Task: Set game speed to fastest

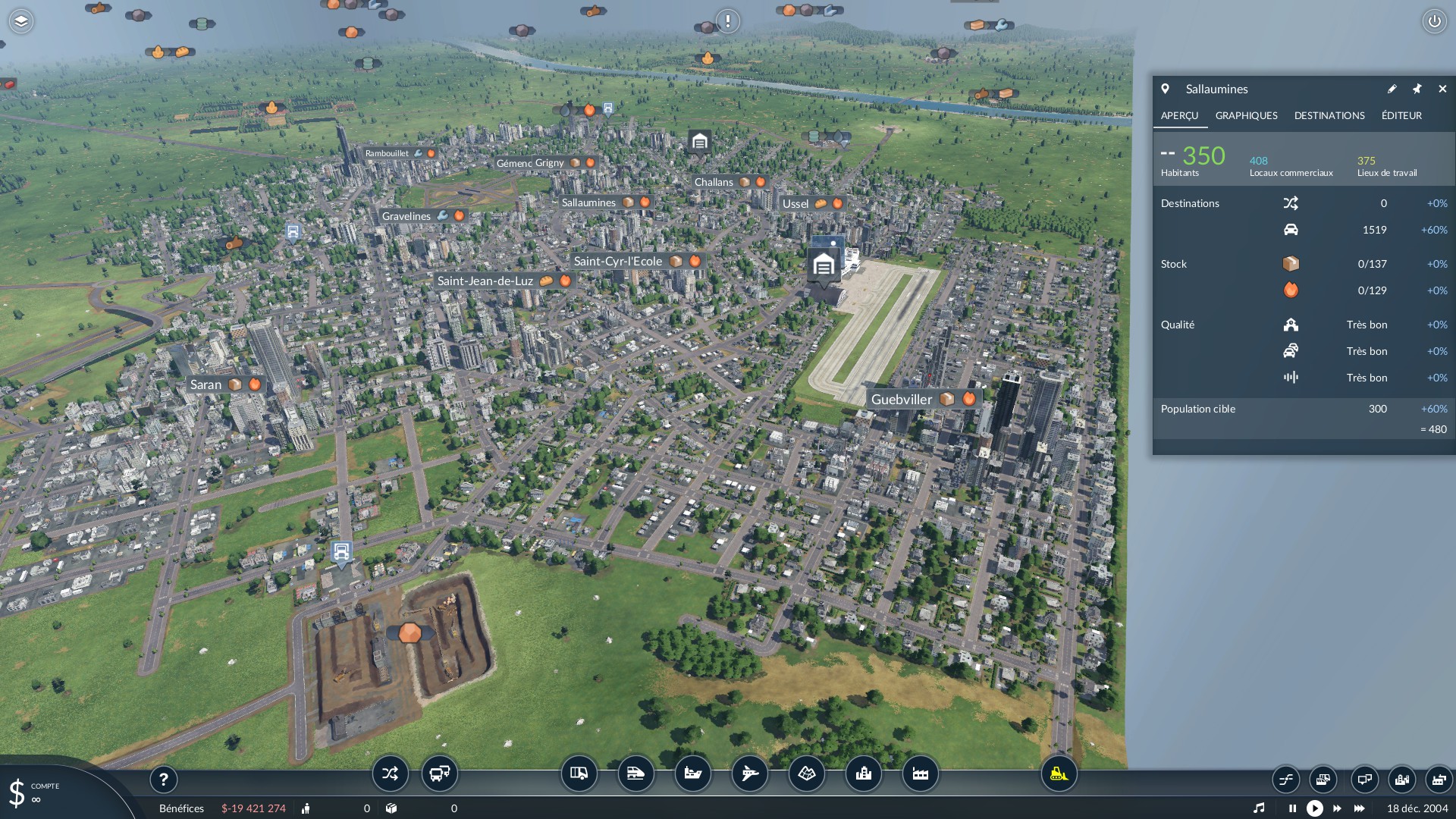Action: [x=1359, y=808]
